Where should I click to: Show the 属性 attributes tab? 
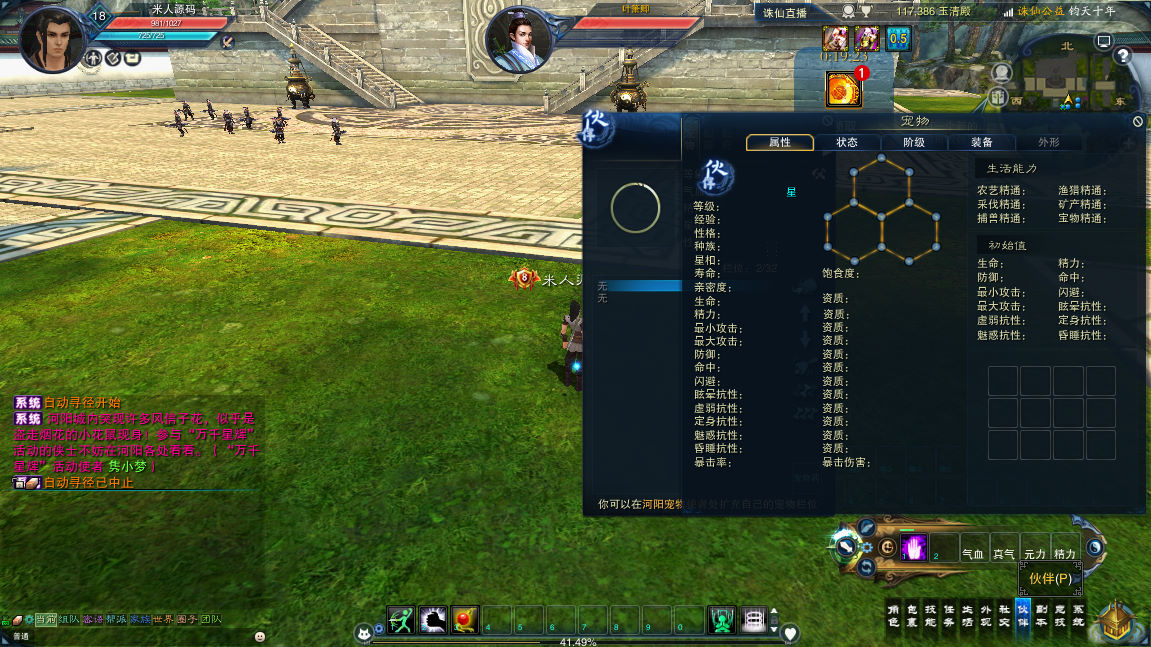point(779,143)
